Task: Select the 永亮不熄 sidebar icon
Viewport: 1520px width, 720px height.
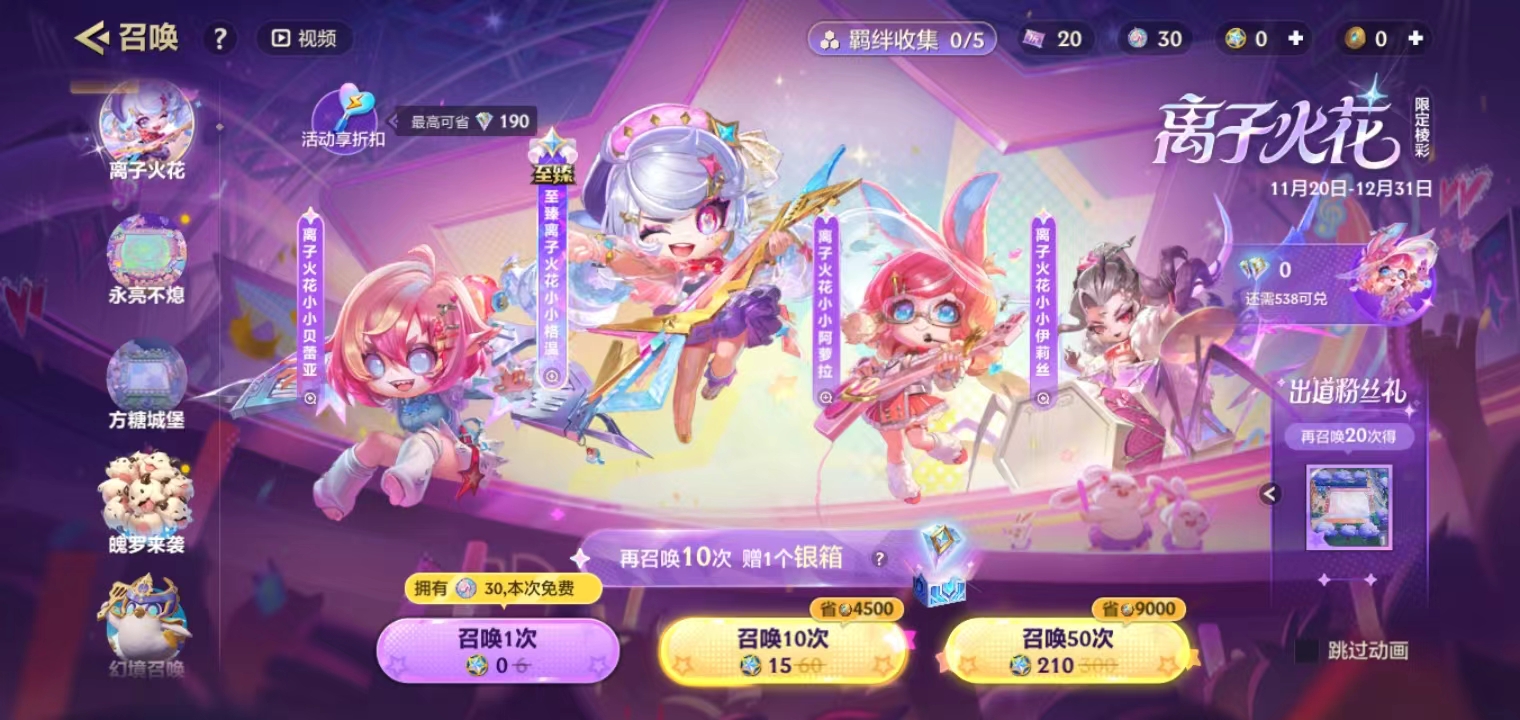Action: pyautogui.click(x=145, y=253)
